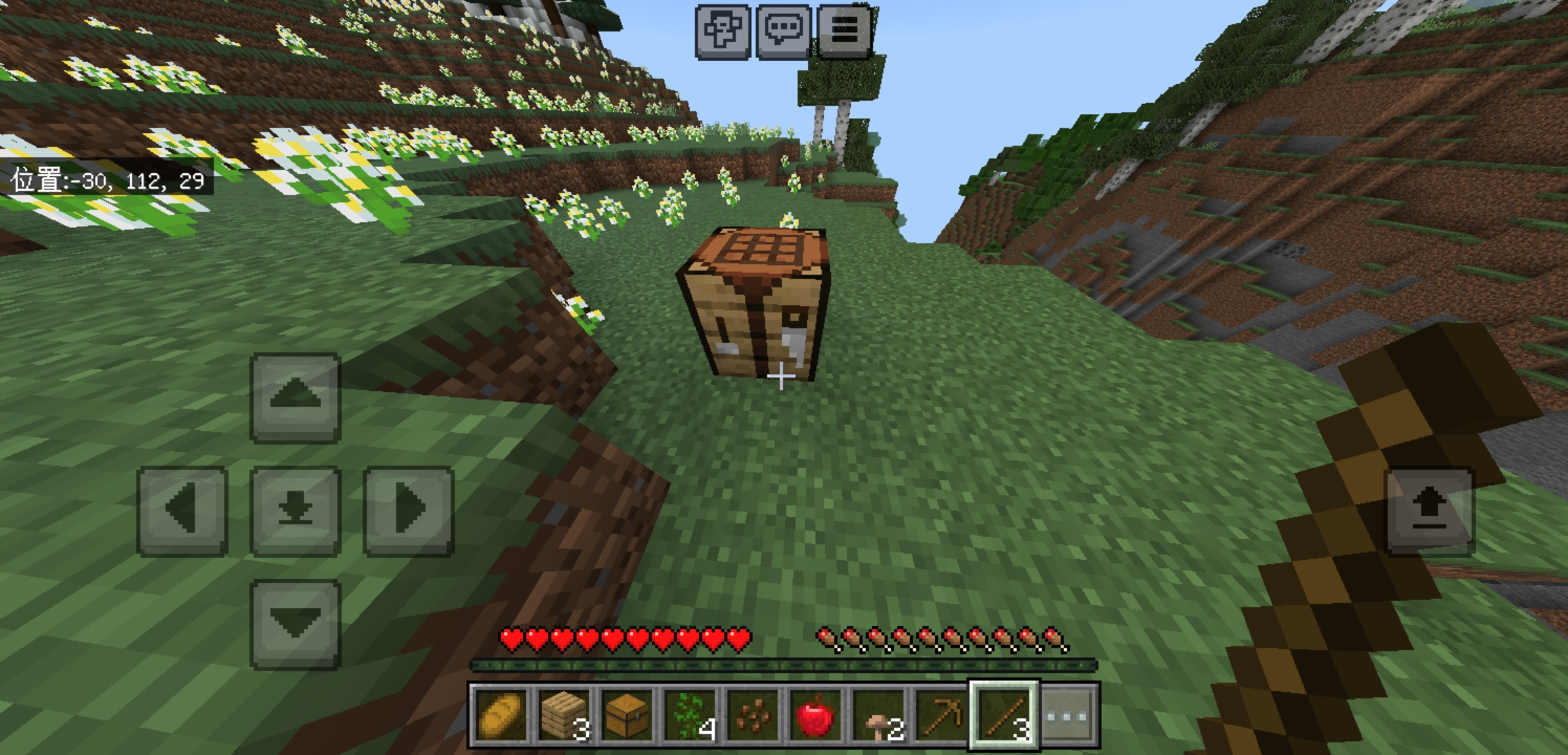This screenshot has height=755, width=1568.
Task: Select the wooden planks hotbar slot
Action: (563, 715)
